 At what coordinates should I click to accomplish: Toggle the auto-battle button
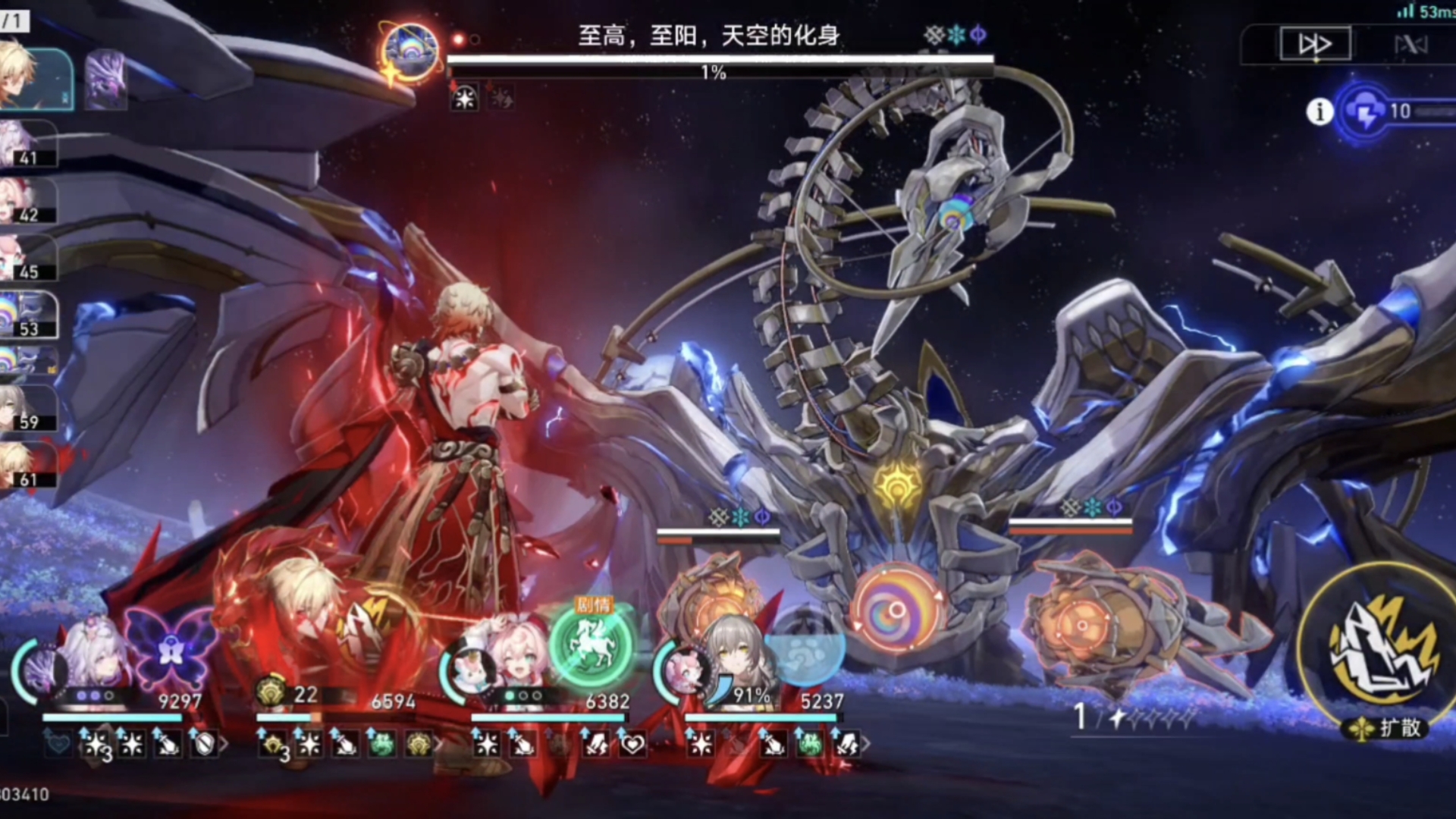[x=1410, y=45]
